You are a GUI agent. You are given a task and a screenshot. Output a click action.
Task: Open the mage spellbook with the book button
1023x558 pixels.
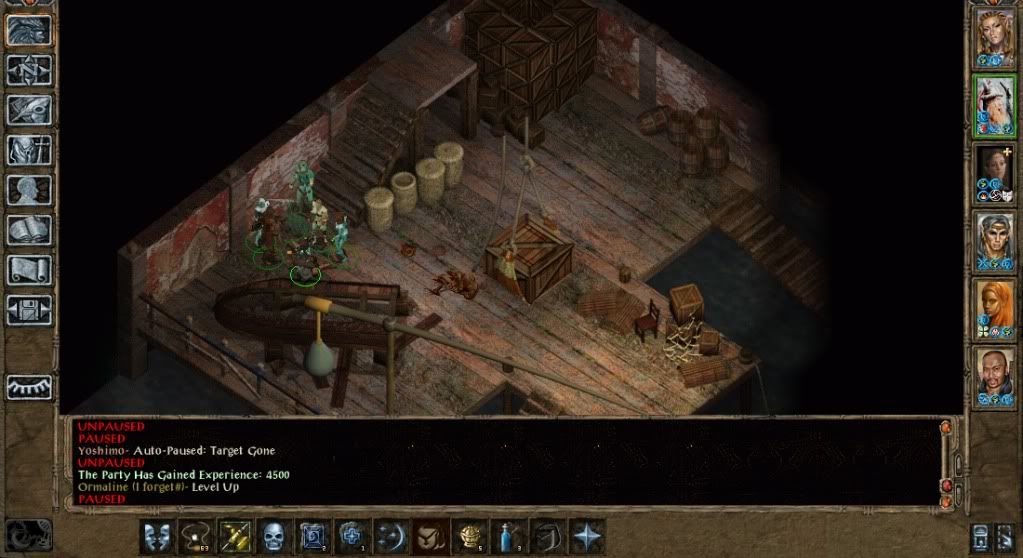point(29,230)
